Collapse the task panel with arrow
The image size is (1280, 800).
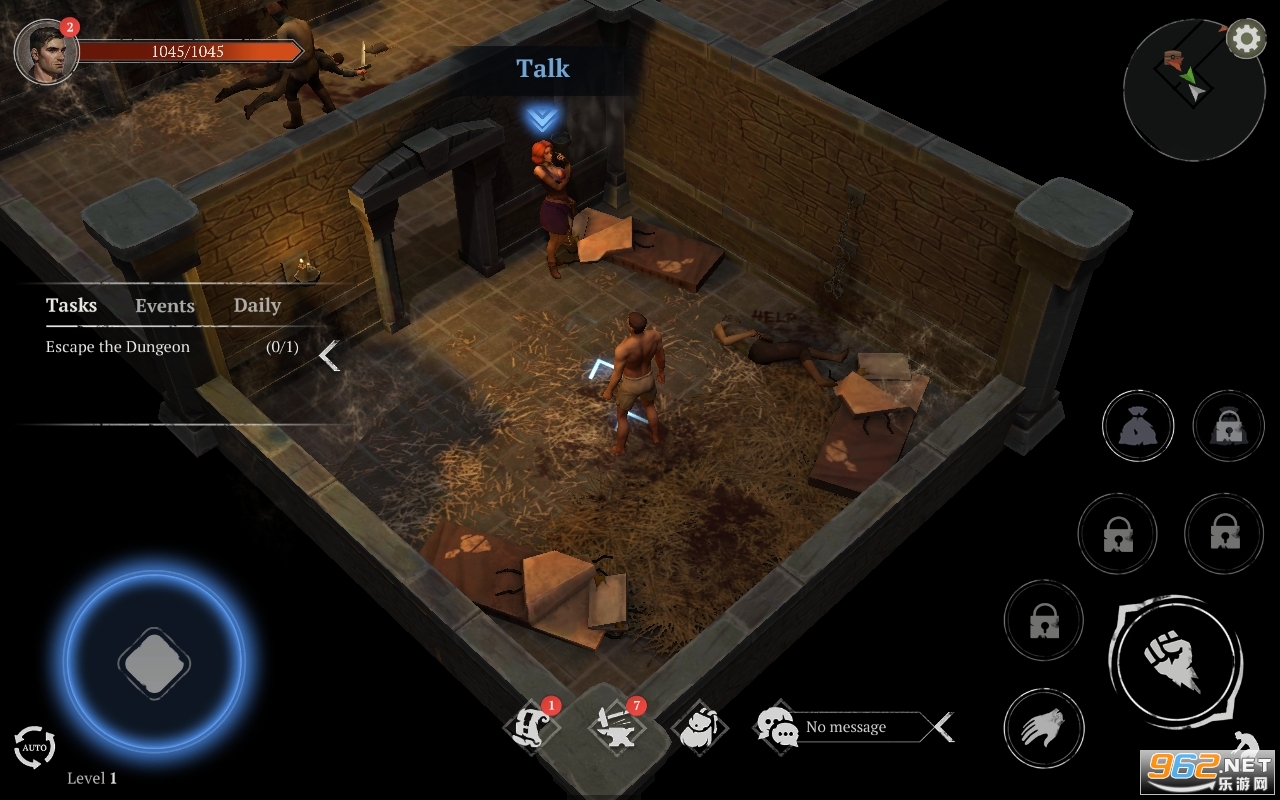click(329, 355)
